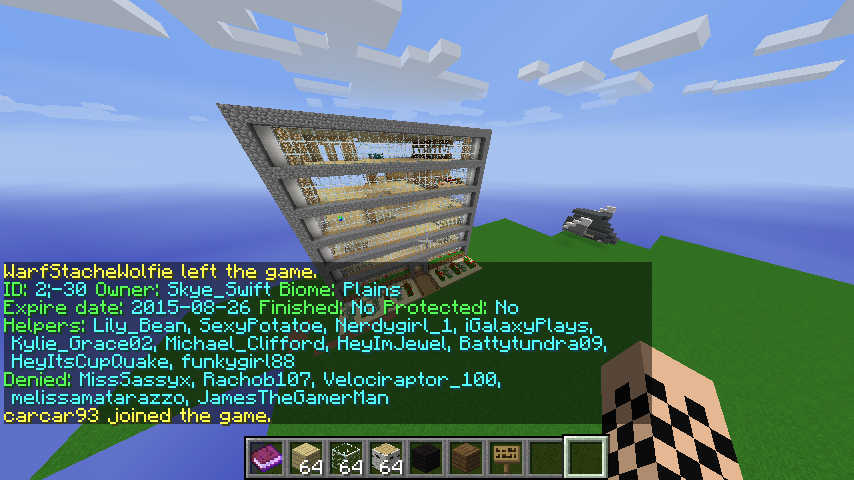Screen dimensions: 854x480
Task: Select the enchanted book hotbar slot
Action: click(266, 457)
